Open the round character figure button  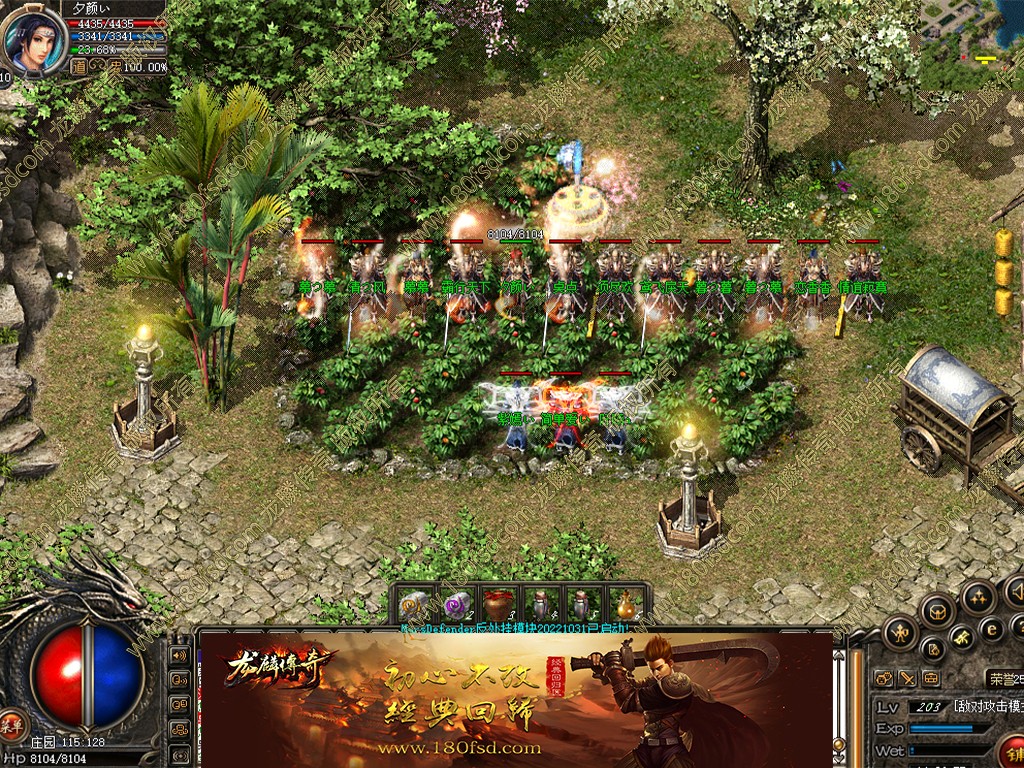coord(901,631)
